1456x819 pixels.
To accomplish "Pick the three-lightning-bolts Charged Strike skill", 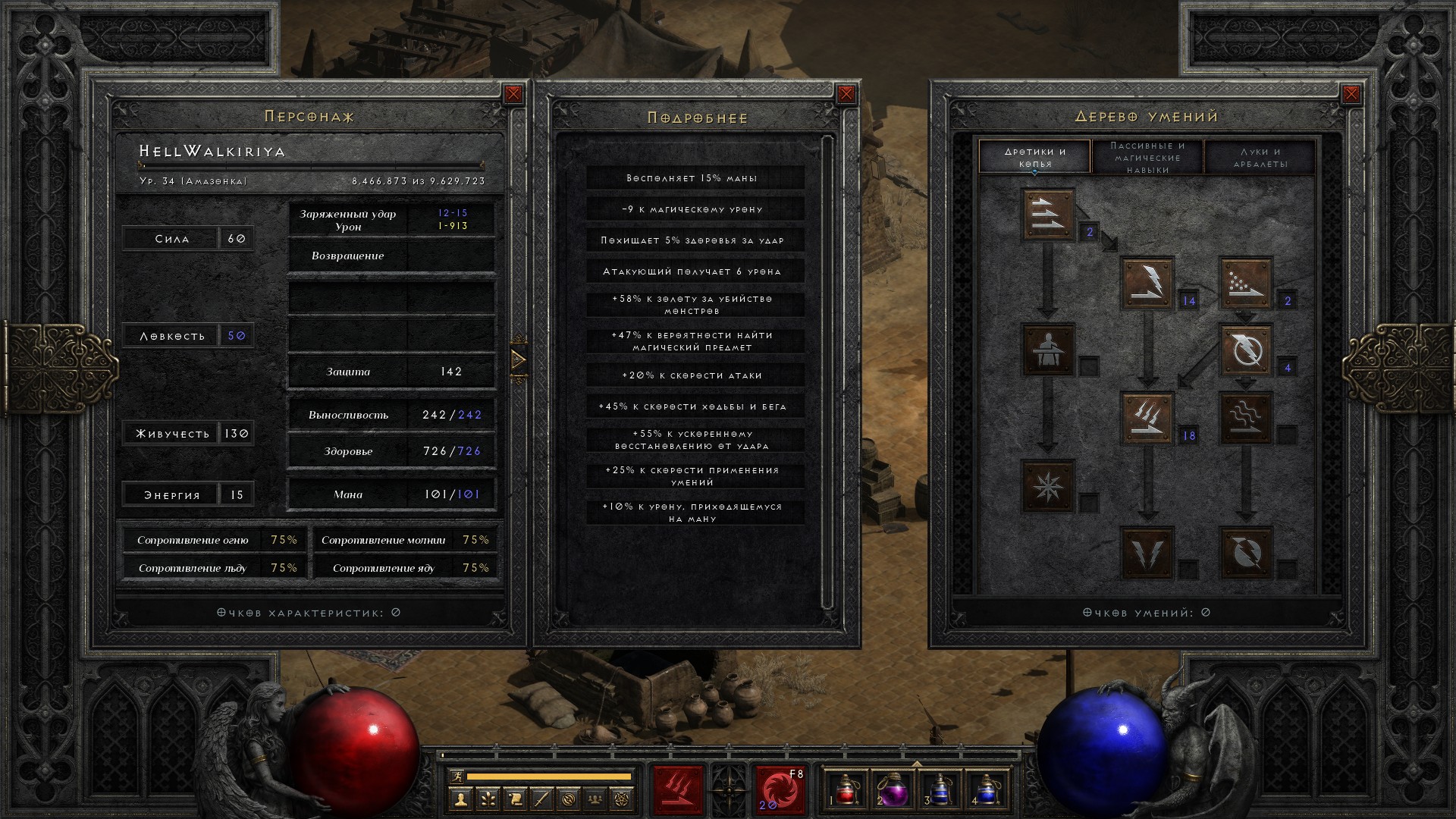I will (1148, 418).
